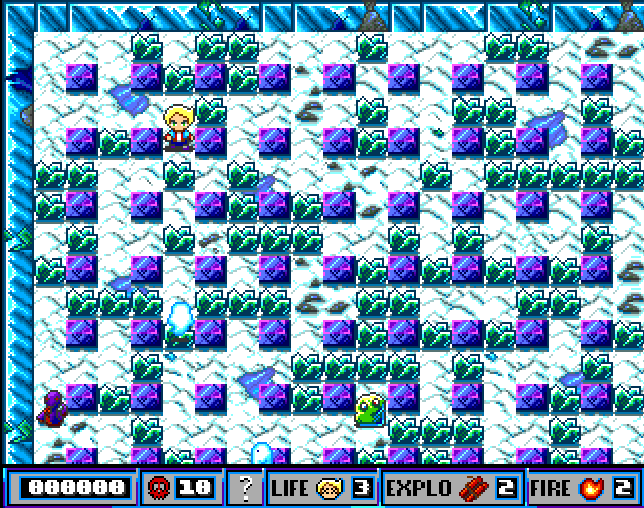Click the FIRE flame power icon
644x508 pixels.
pos(590,488)
